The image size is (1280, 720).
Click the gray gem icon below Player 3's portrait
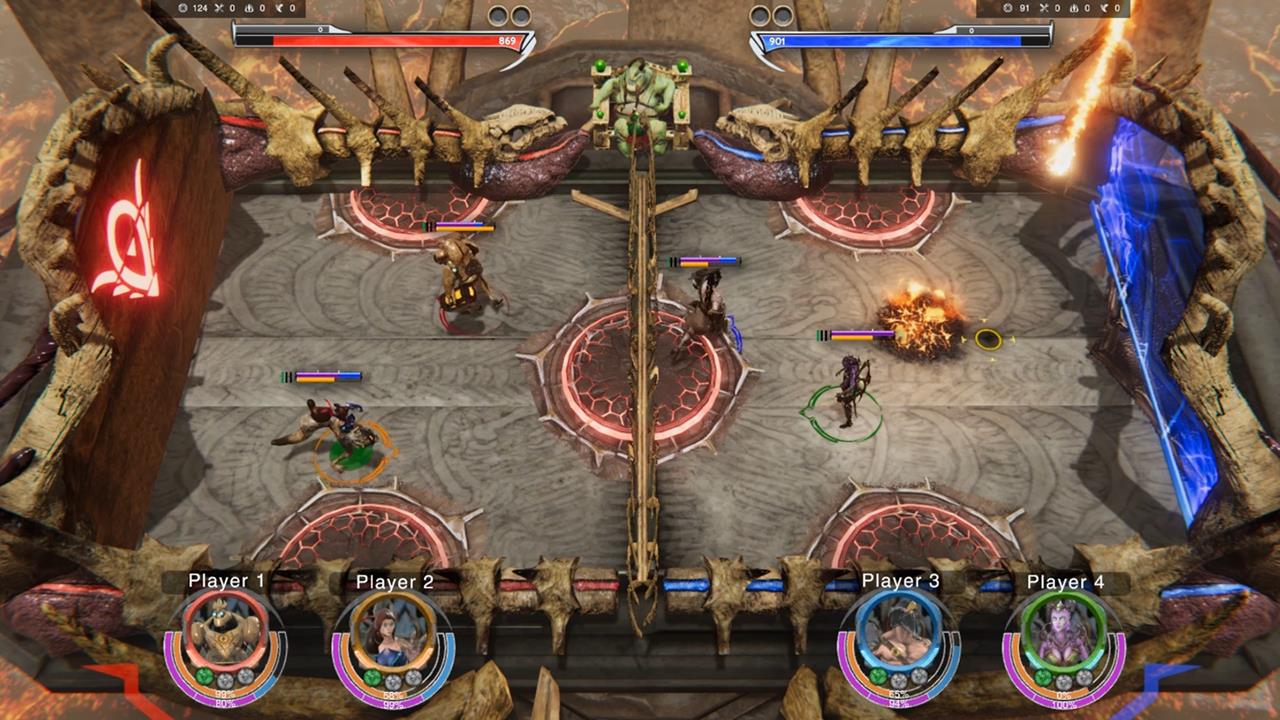coord(897,677)
